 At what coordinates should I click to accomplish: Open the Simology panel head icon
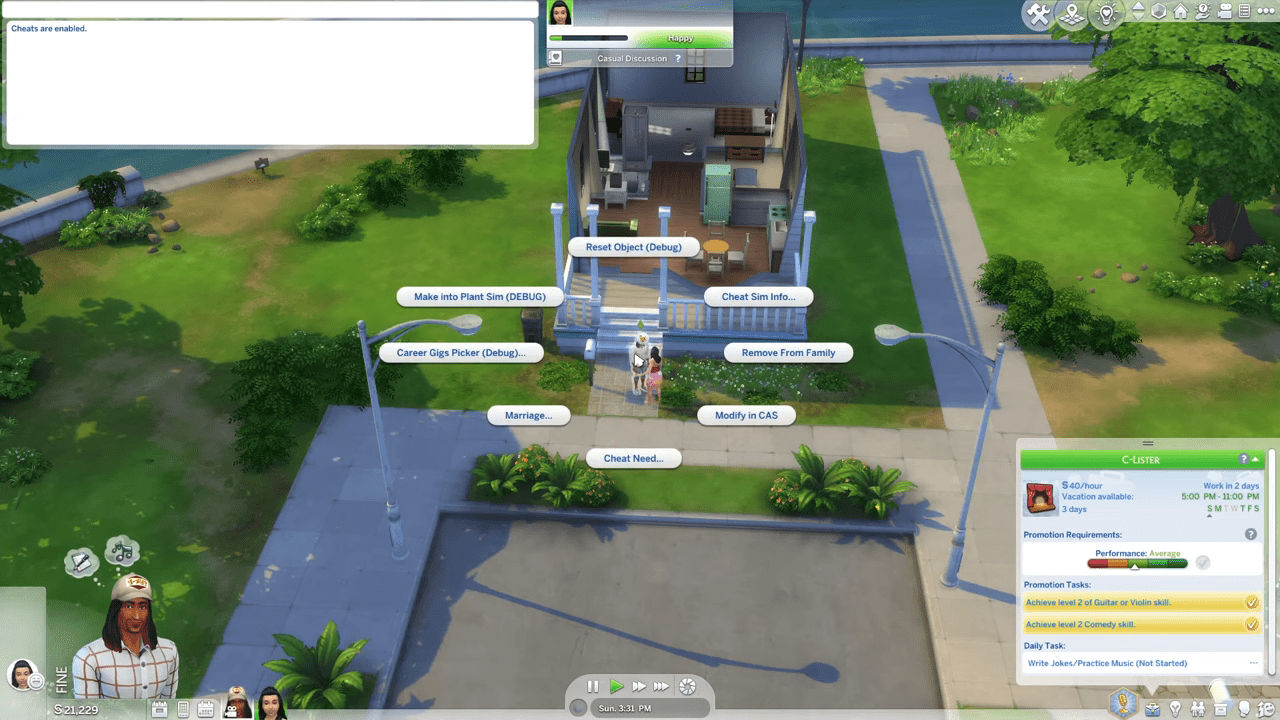coord(1243,709)
